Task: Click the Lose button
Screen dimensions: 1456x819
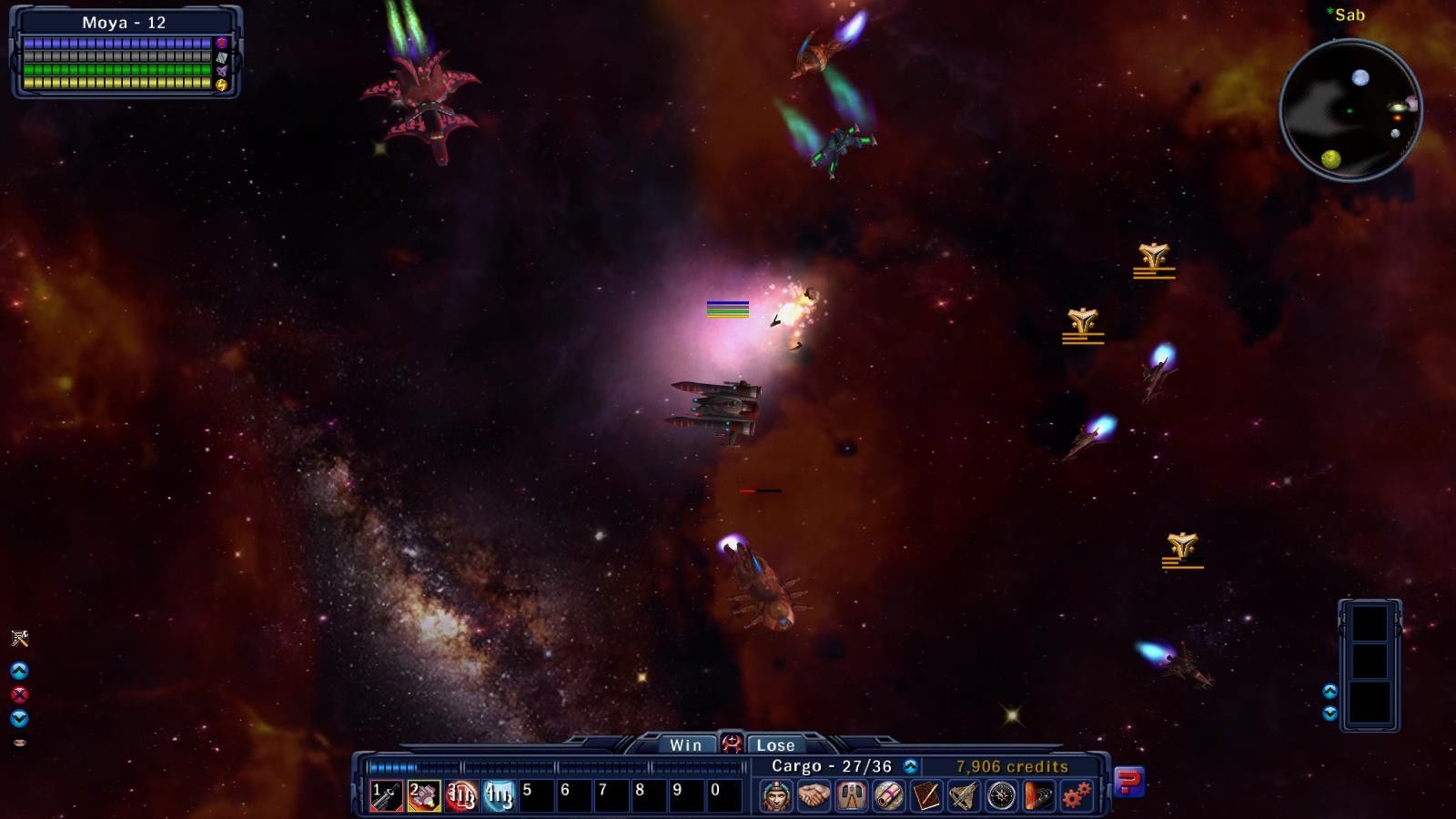Action: [775, 744]
